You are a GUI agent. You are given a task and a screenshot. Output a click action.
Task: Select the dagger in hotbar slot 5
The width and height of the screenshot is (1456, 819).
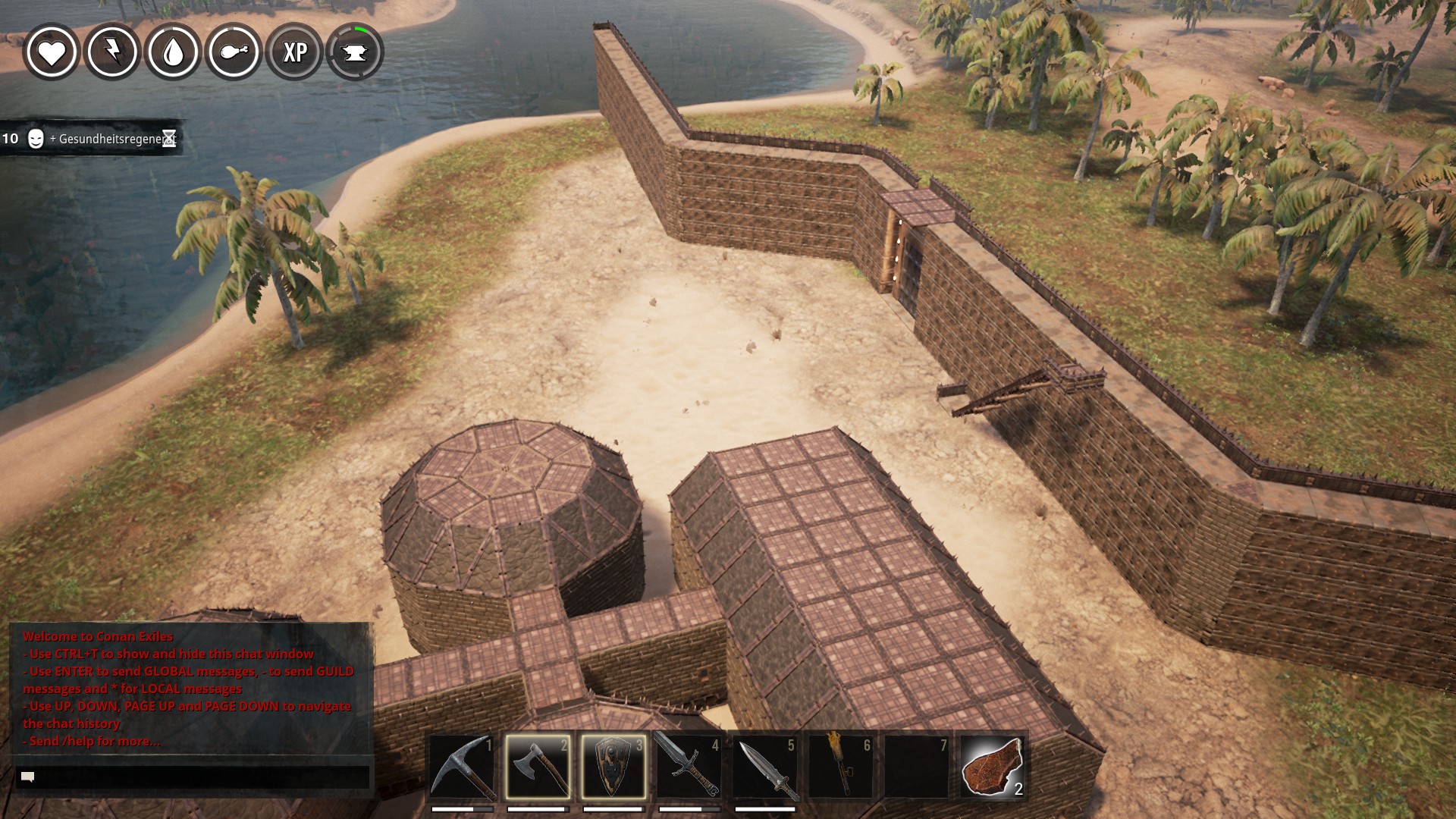point(764,766)
